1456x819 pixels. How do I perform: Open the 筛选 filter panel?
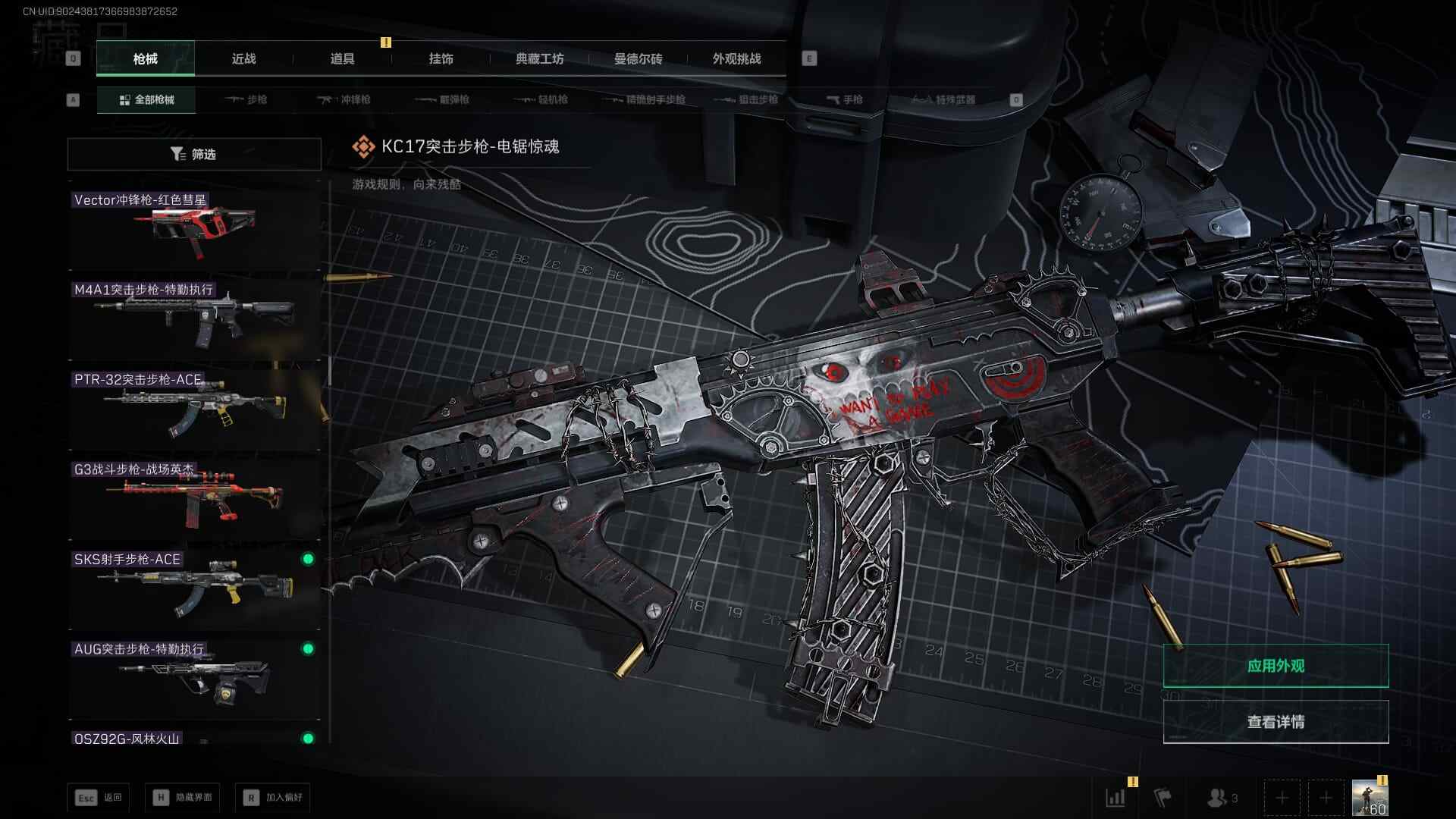coord(194,154)
